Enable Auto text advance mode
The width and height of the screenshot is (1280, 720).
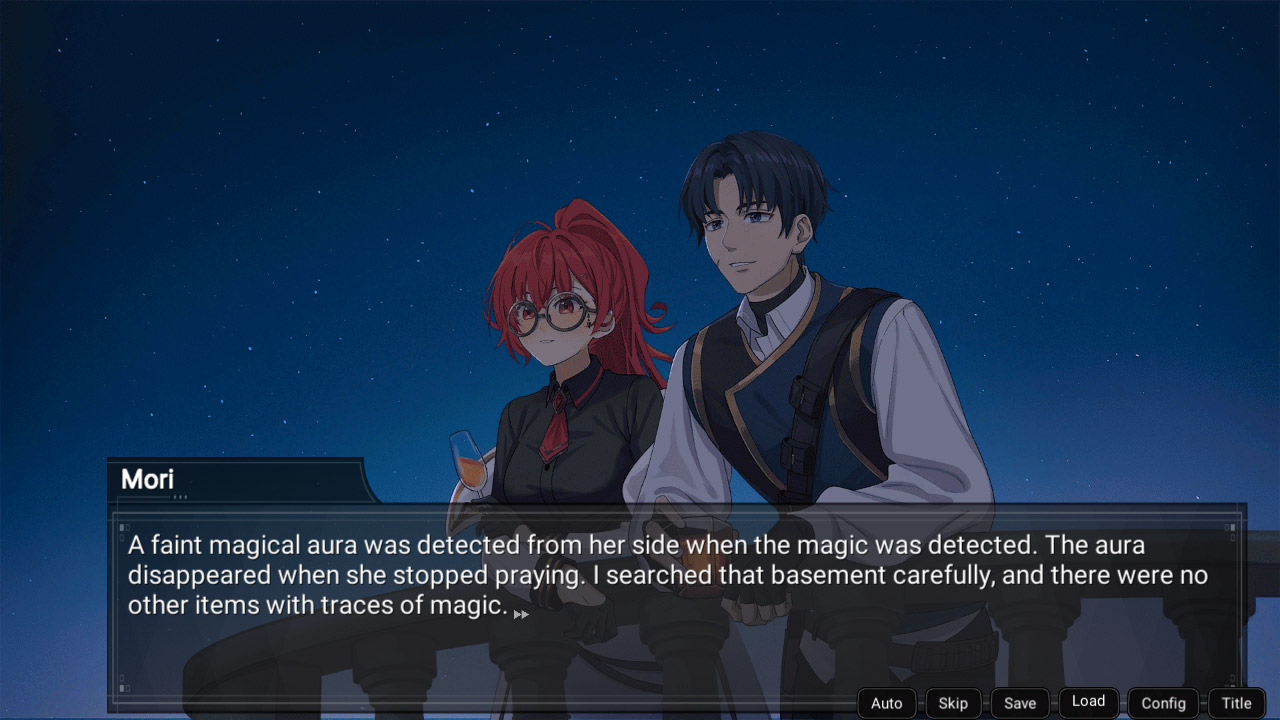point(886,702)
